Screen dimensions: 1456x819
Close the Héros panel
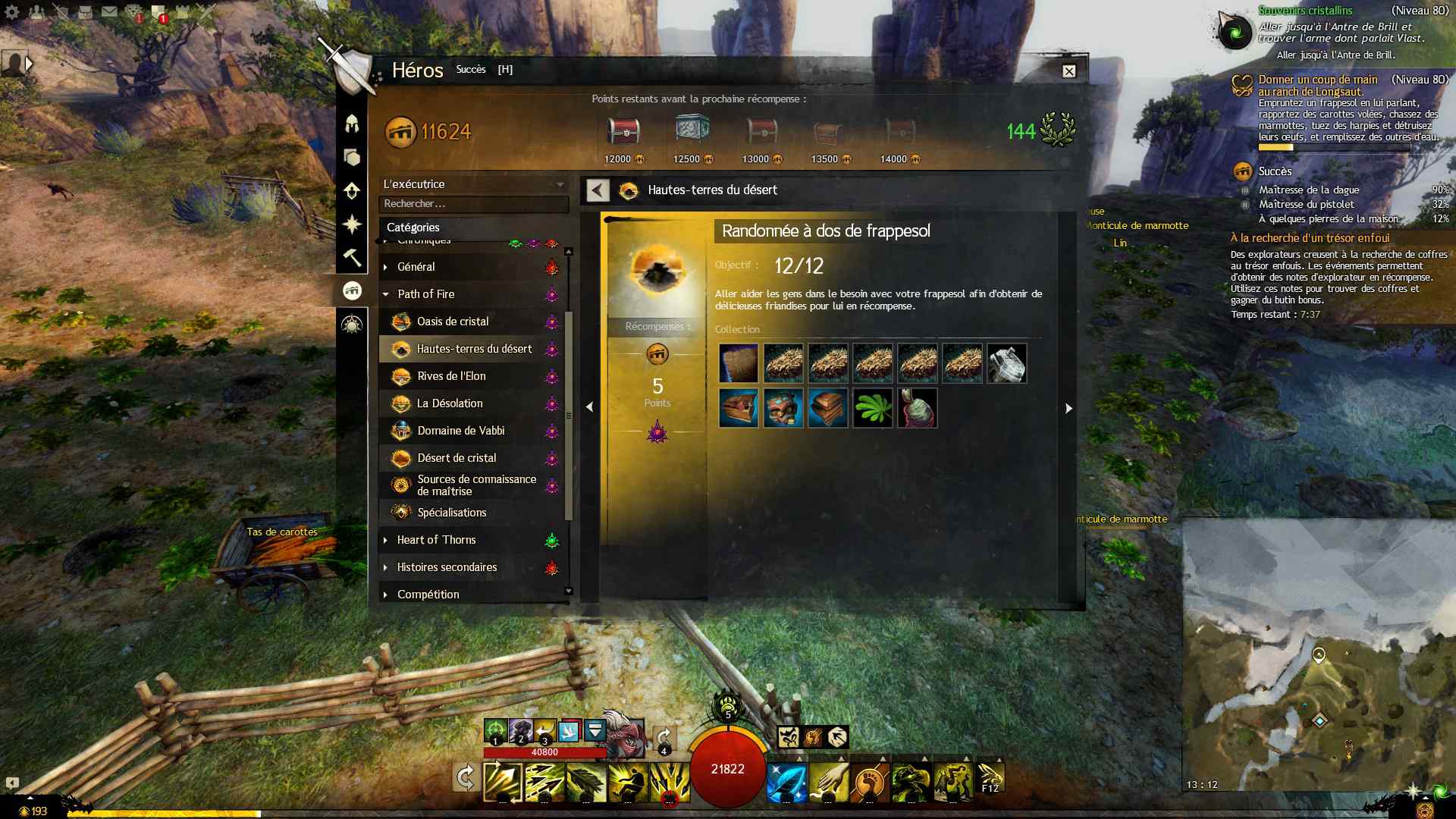pos(1068,71)
